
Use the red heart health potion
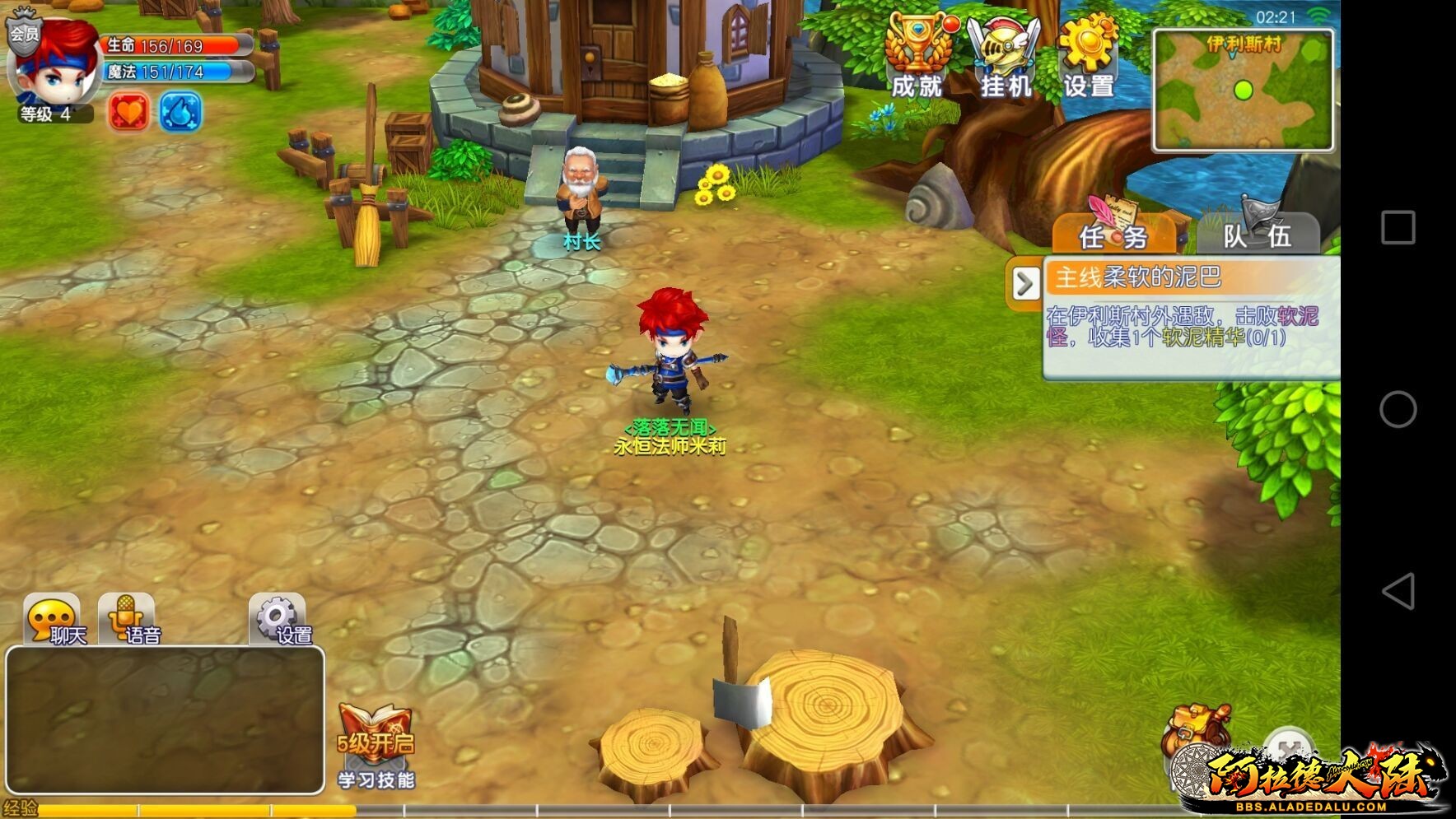click(129, 112)
